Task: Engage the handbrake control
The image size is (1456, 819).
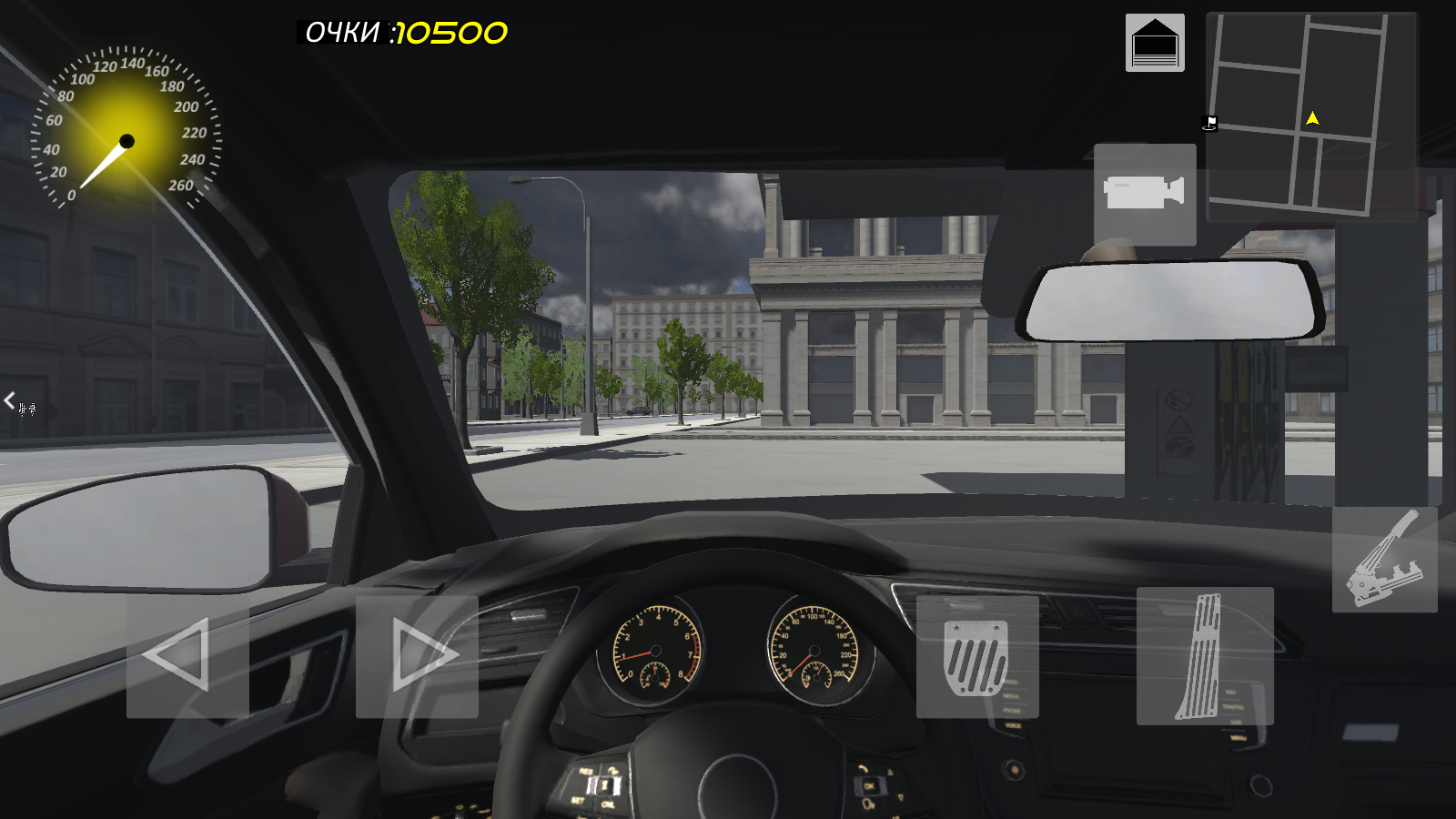Action: click(1385, 560)
